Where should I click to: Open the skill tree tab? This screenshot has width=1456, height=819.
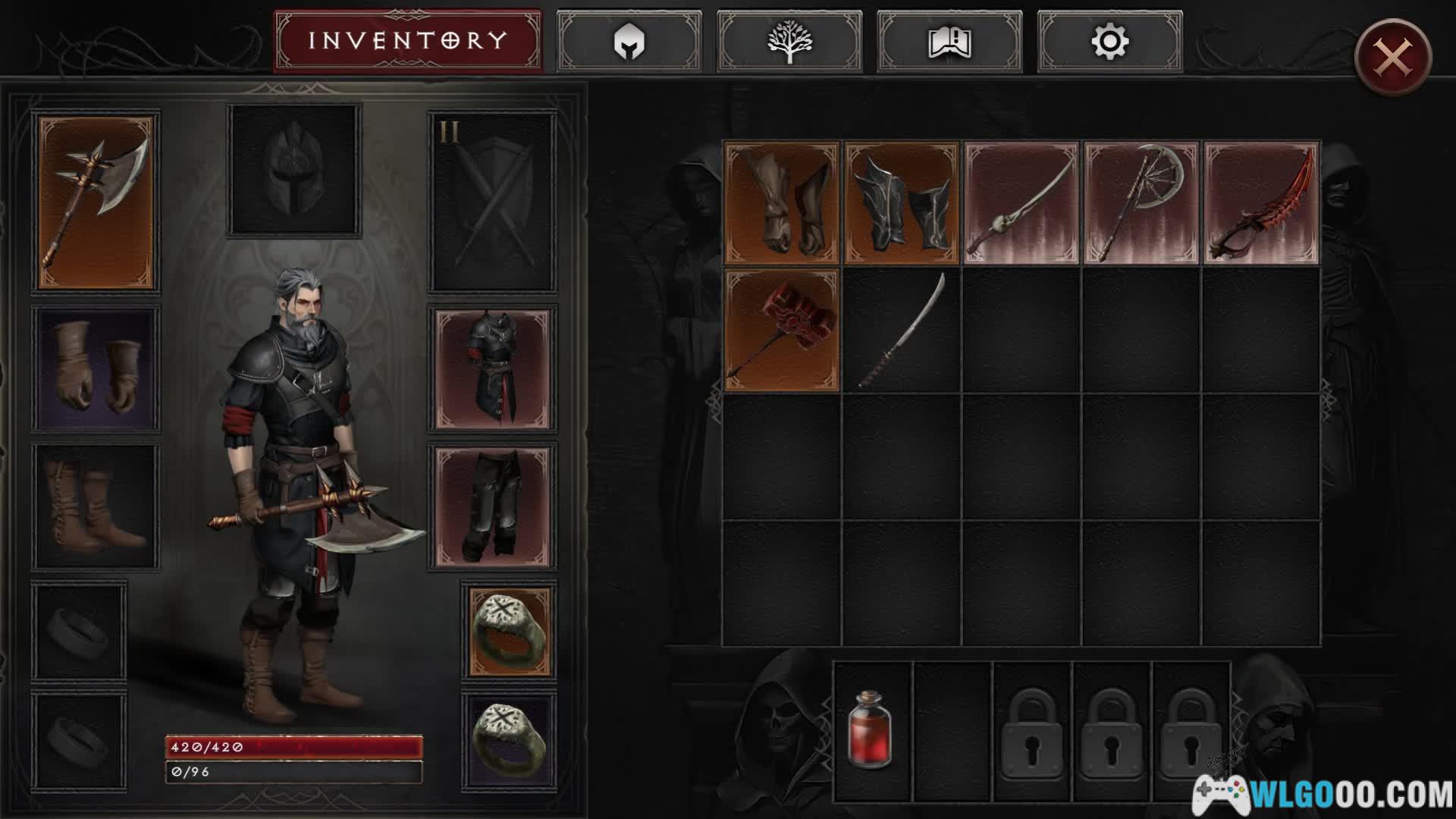(789, 42)
